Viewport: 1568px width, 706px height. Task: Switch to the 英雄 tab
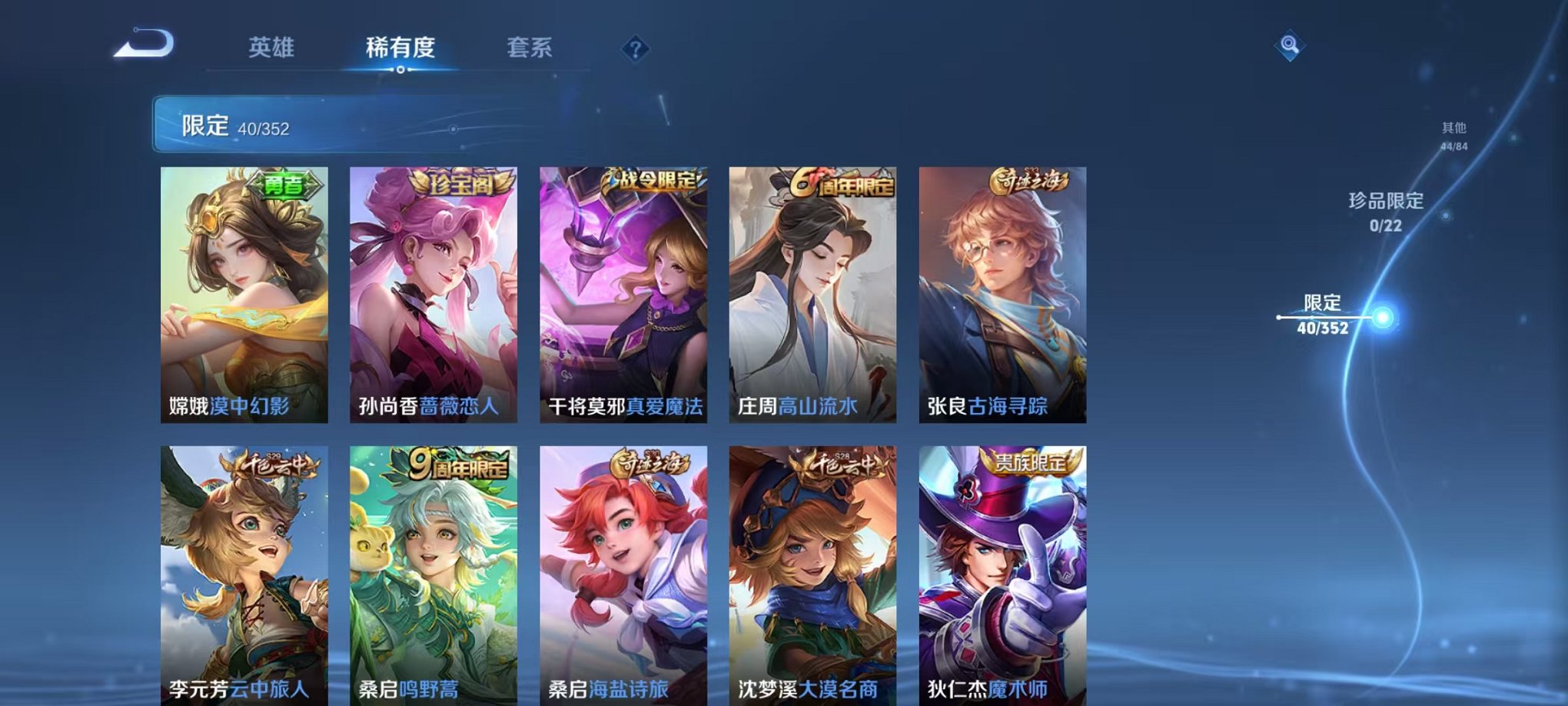(270, 48)
